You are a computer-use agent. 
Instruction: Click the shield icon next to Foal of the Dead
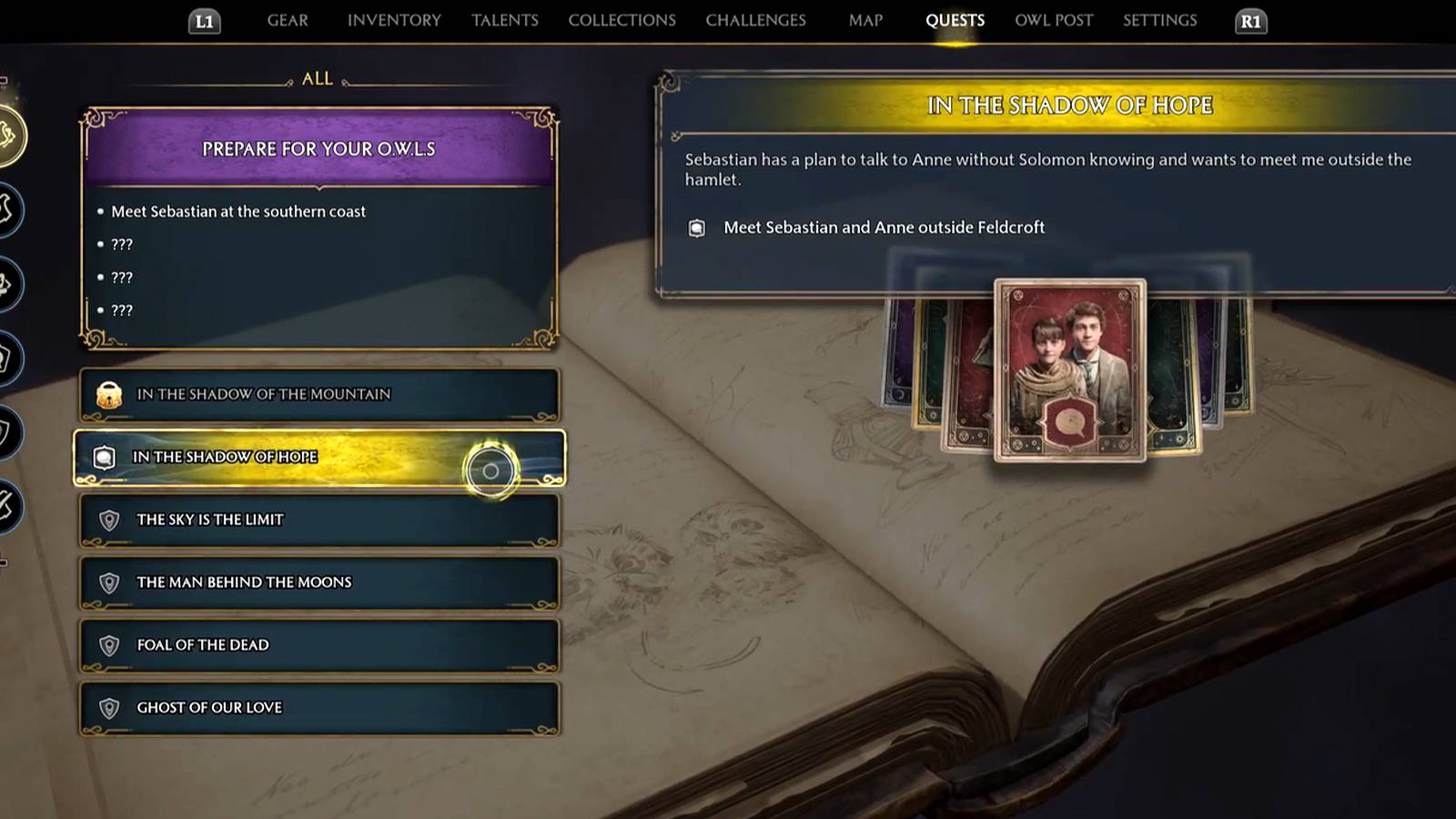(x=111, y=645)
